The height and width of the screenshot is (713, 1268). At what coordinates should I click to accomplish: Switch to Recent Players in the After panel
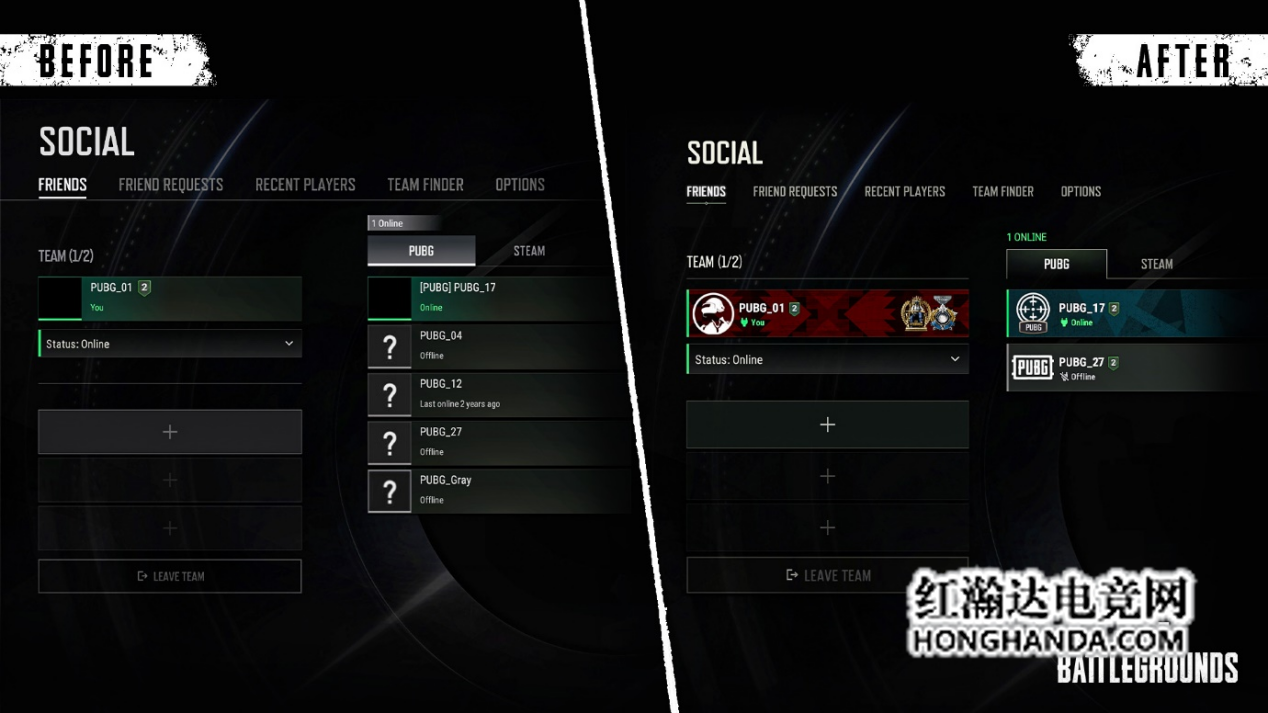904,192
